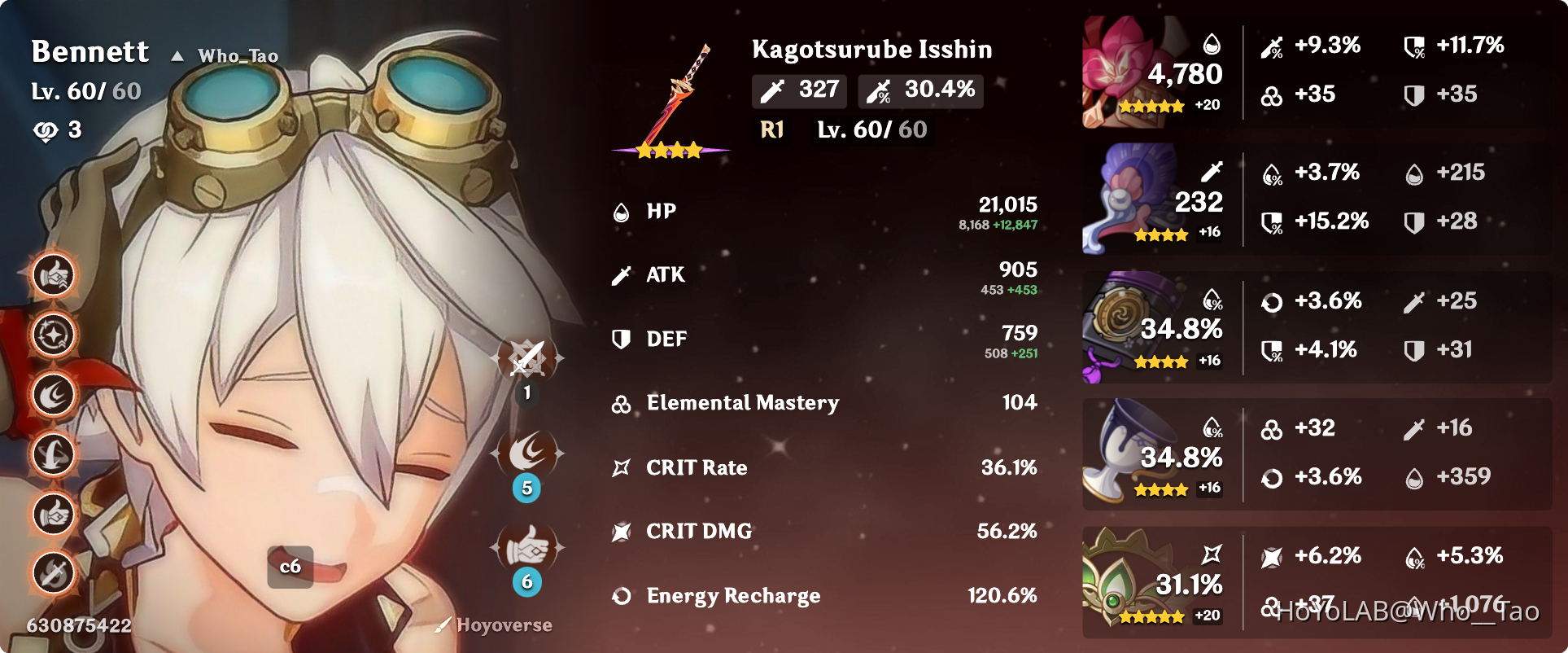Open the Elemental Skill talent showing level 5
Screen dimensions: 1568x653
click(527, 454)
